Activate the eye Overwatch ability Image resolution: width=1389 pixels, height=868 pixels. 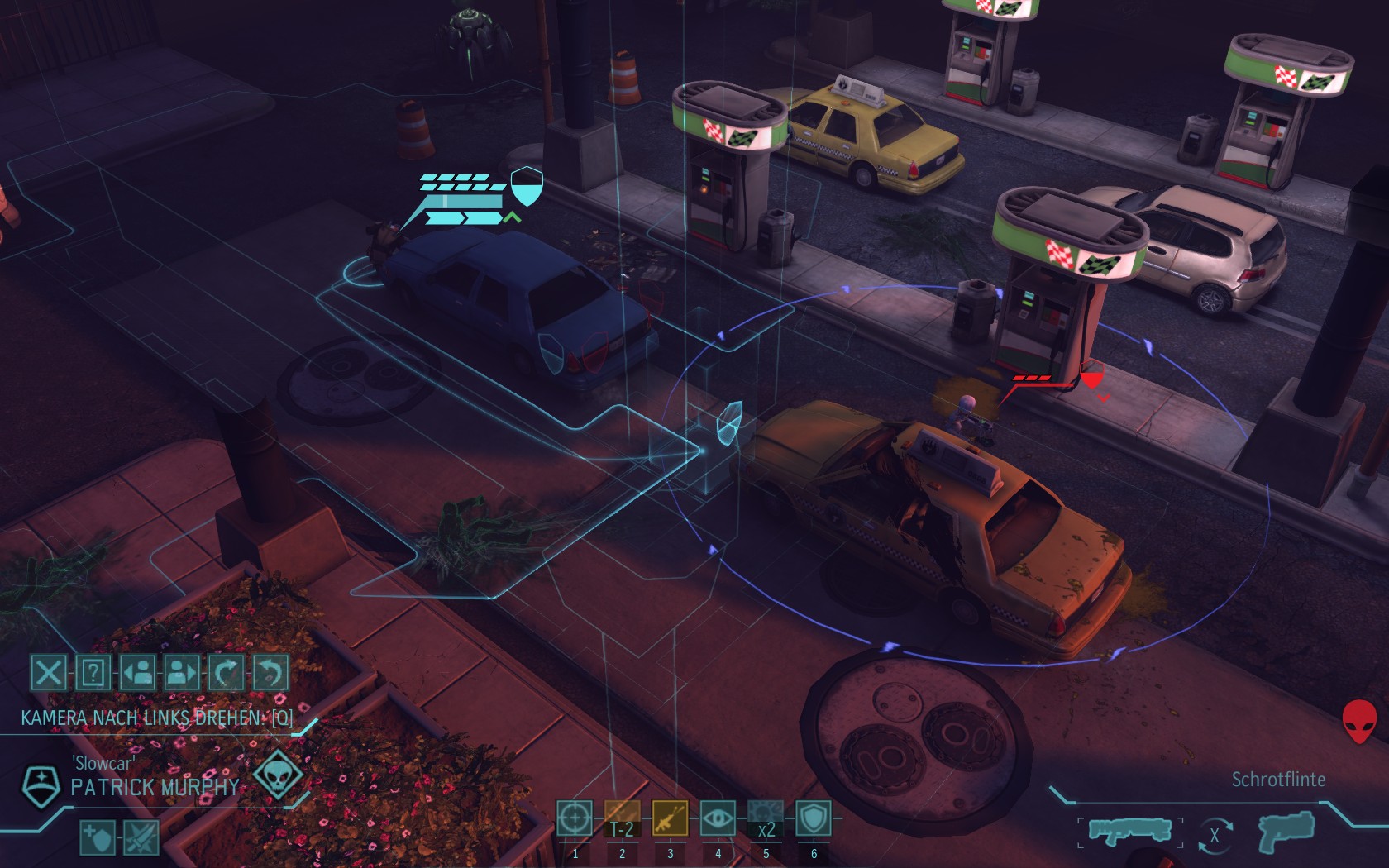(x=718, y=818)
